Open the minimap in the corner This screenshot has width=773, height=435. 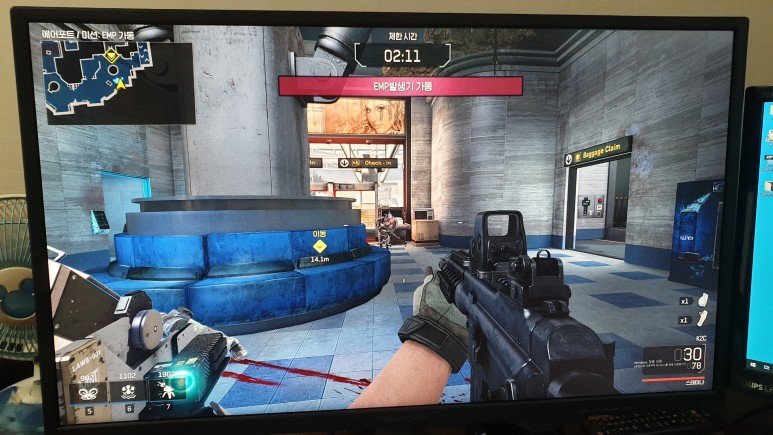point(117,83)
